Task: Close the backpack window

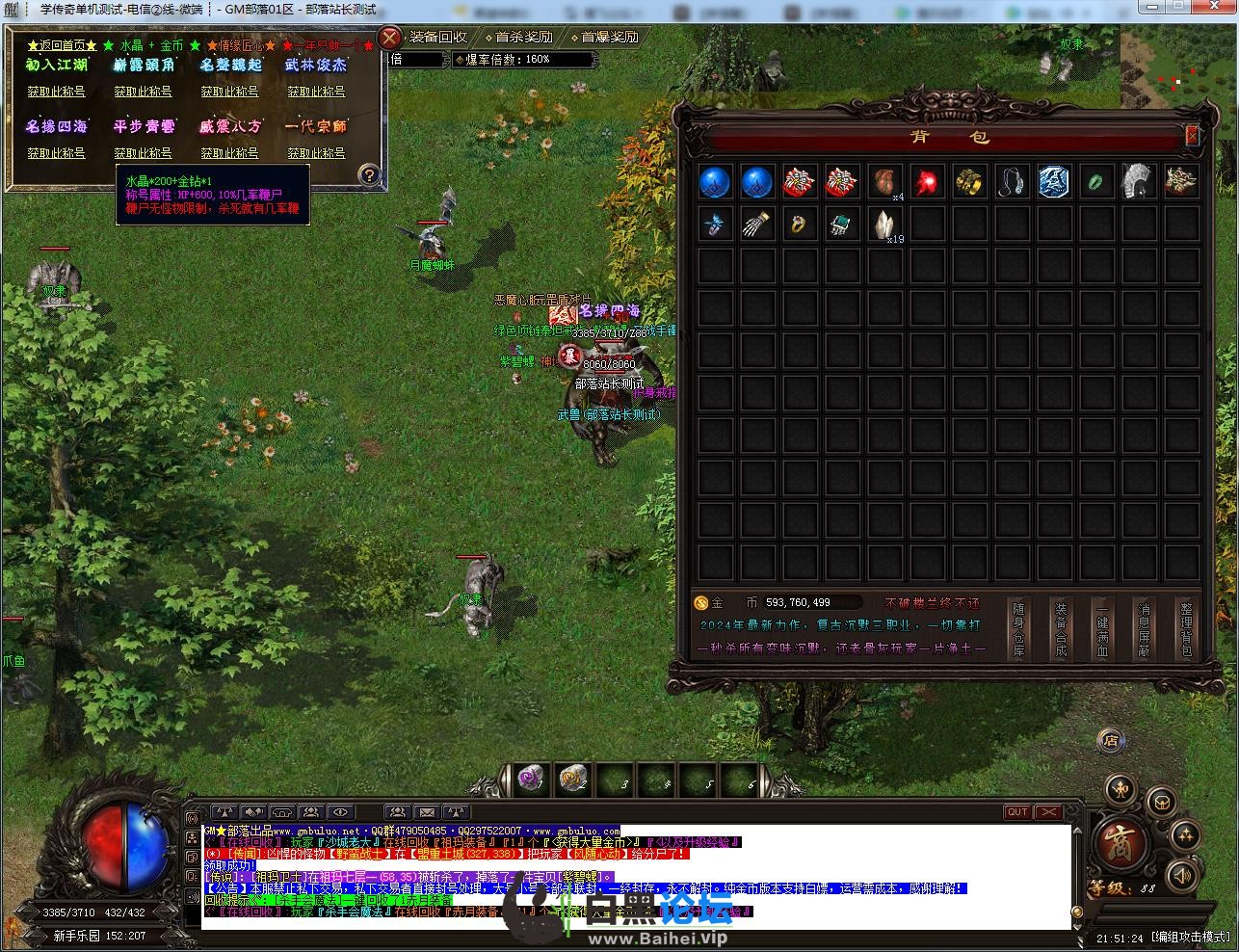Action: pyautogui.click(x=1192, y=137)
